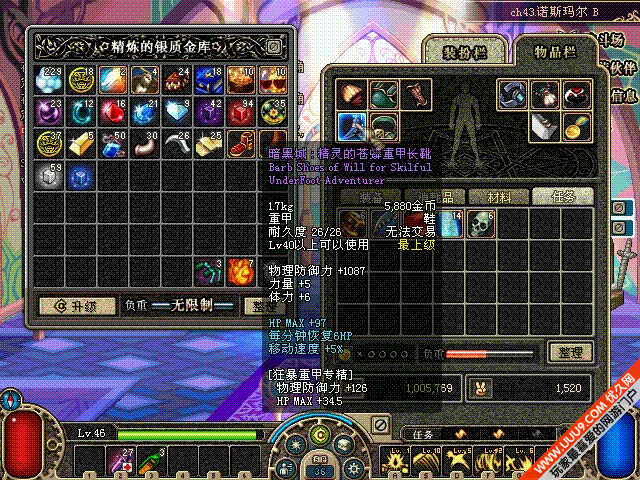
Task: Use the green potion in the quick slot
Action: point(151,462)
